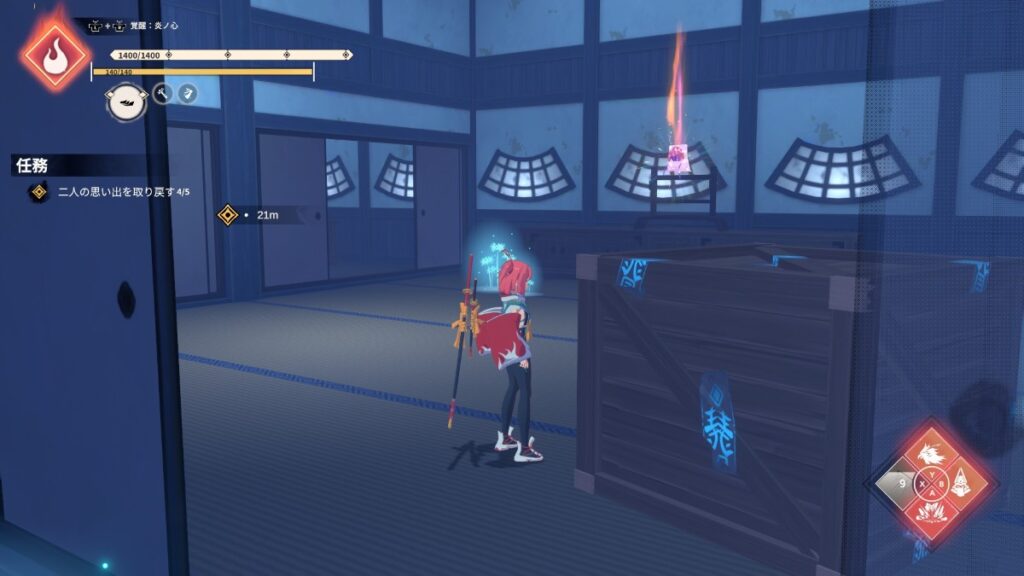The height and width of the screenshot is (576, 1024).
Task: Select the cooldown skill showing 9
Action: (903, 486)
